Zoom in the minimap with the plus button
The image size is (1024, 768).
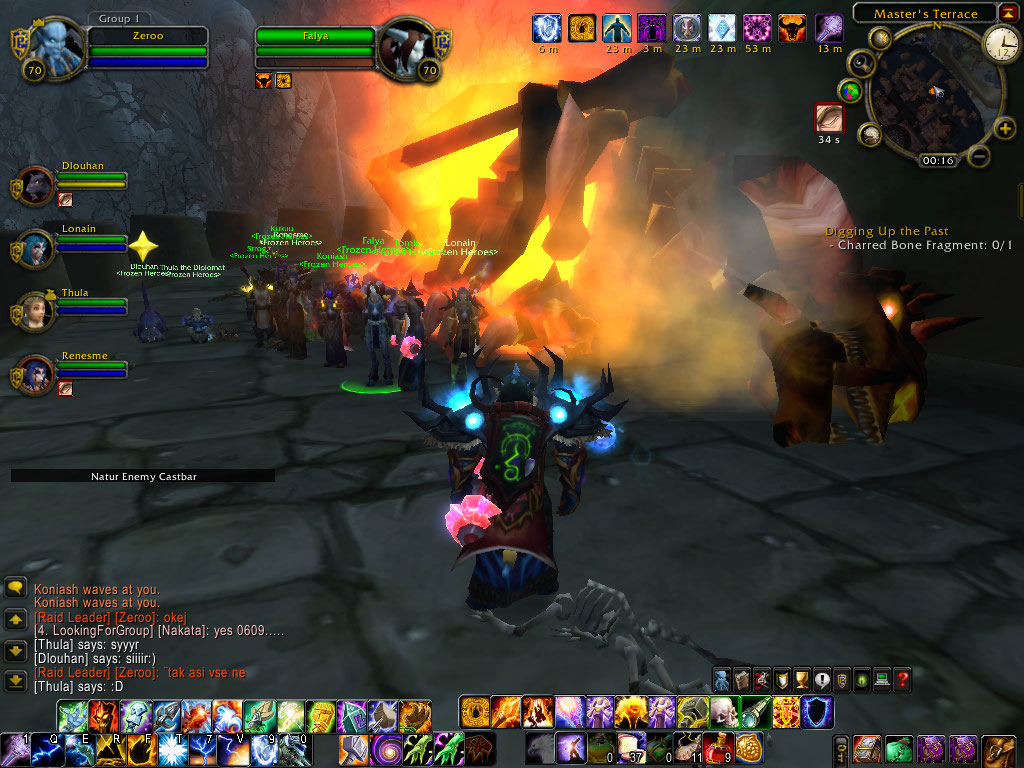[x=1005, y=128]
